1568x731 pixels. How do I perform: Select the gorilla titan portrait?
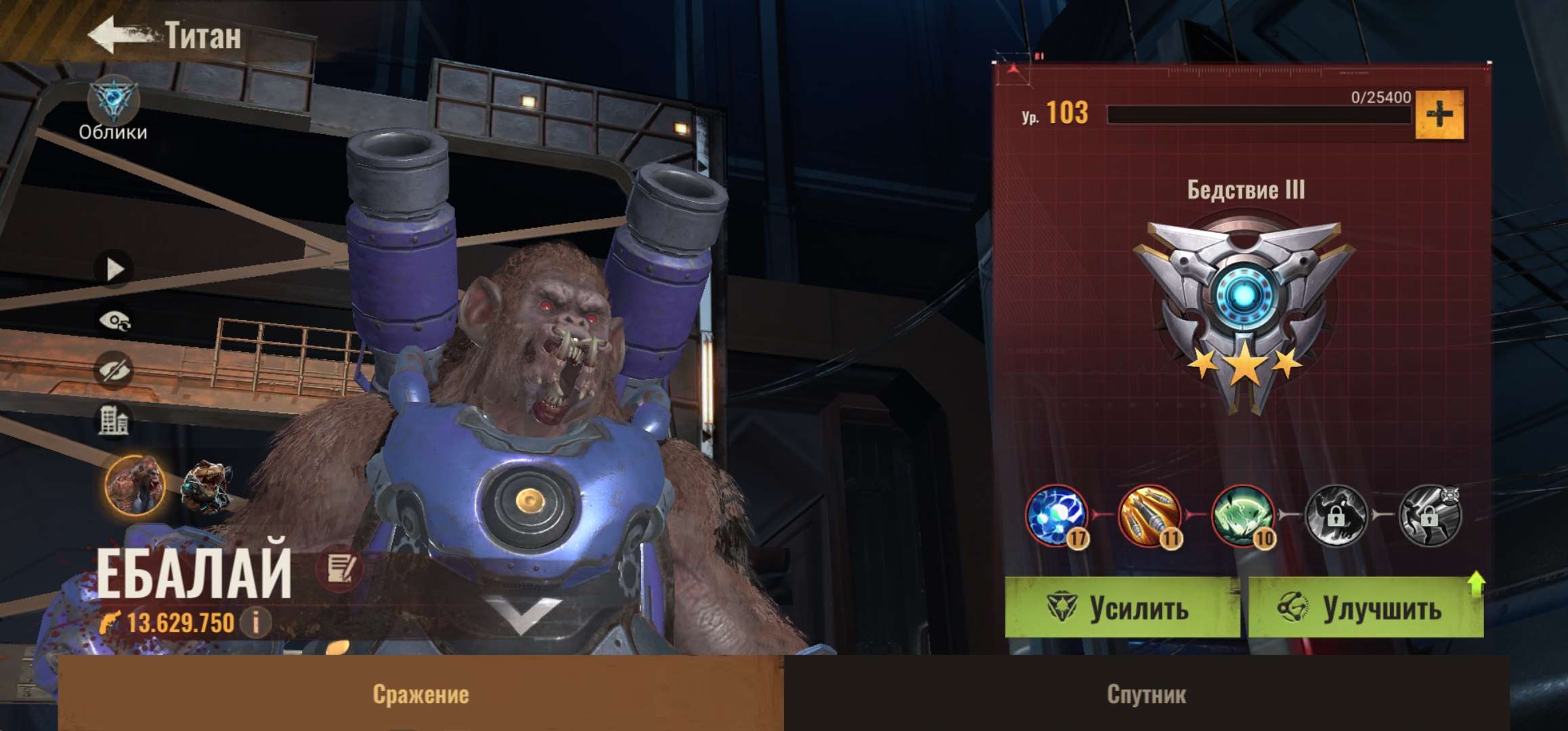pyautogui.click(x=135, y=484)
